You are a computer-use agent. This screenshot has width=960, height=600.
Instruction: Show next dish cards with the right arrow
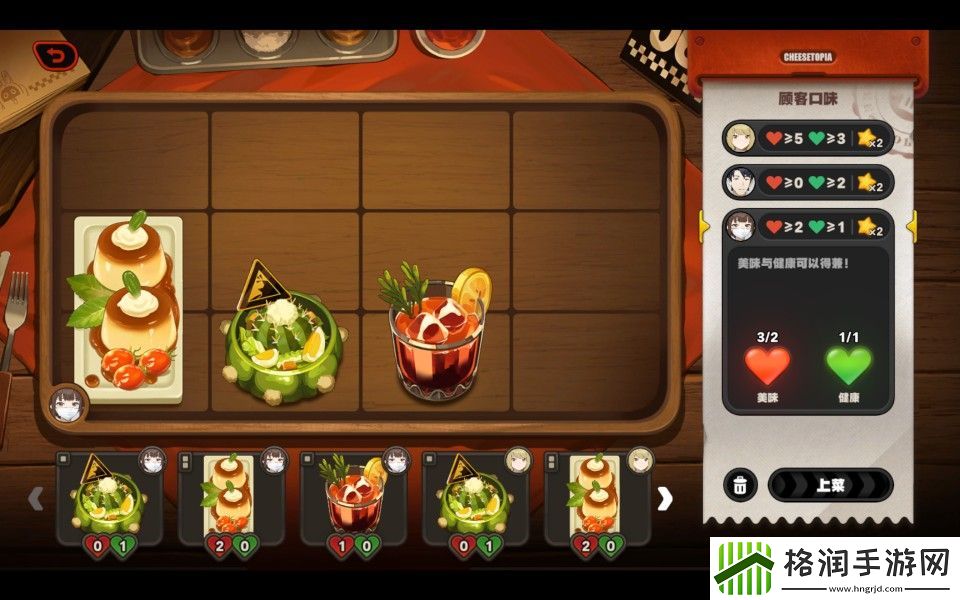point(664,498)
